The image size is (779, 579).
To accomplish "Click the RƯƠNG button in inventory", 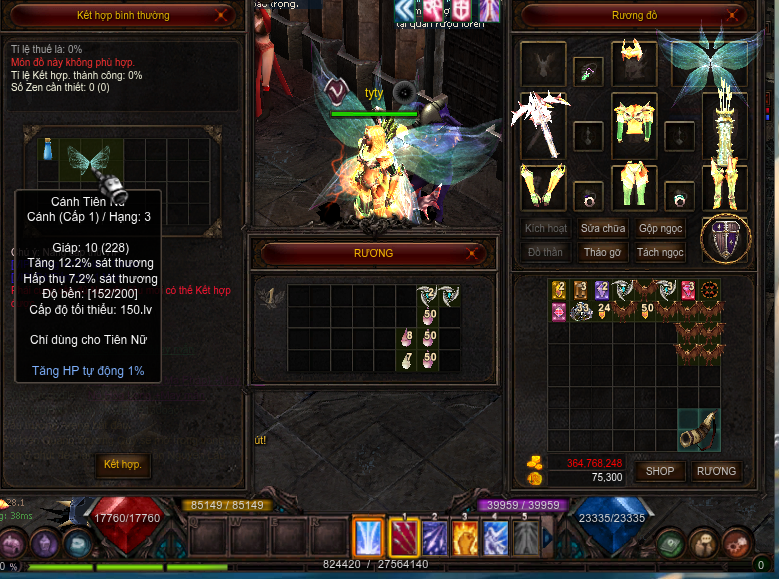I will pyautogui.click(x=716, y=470).
